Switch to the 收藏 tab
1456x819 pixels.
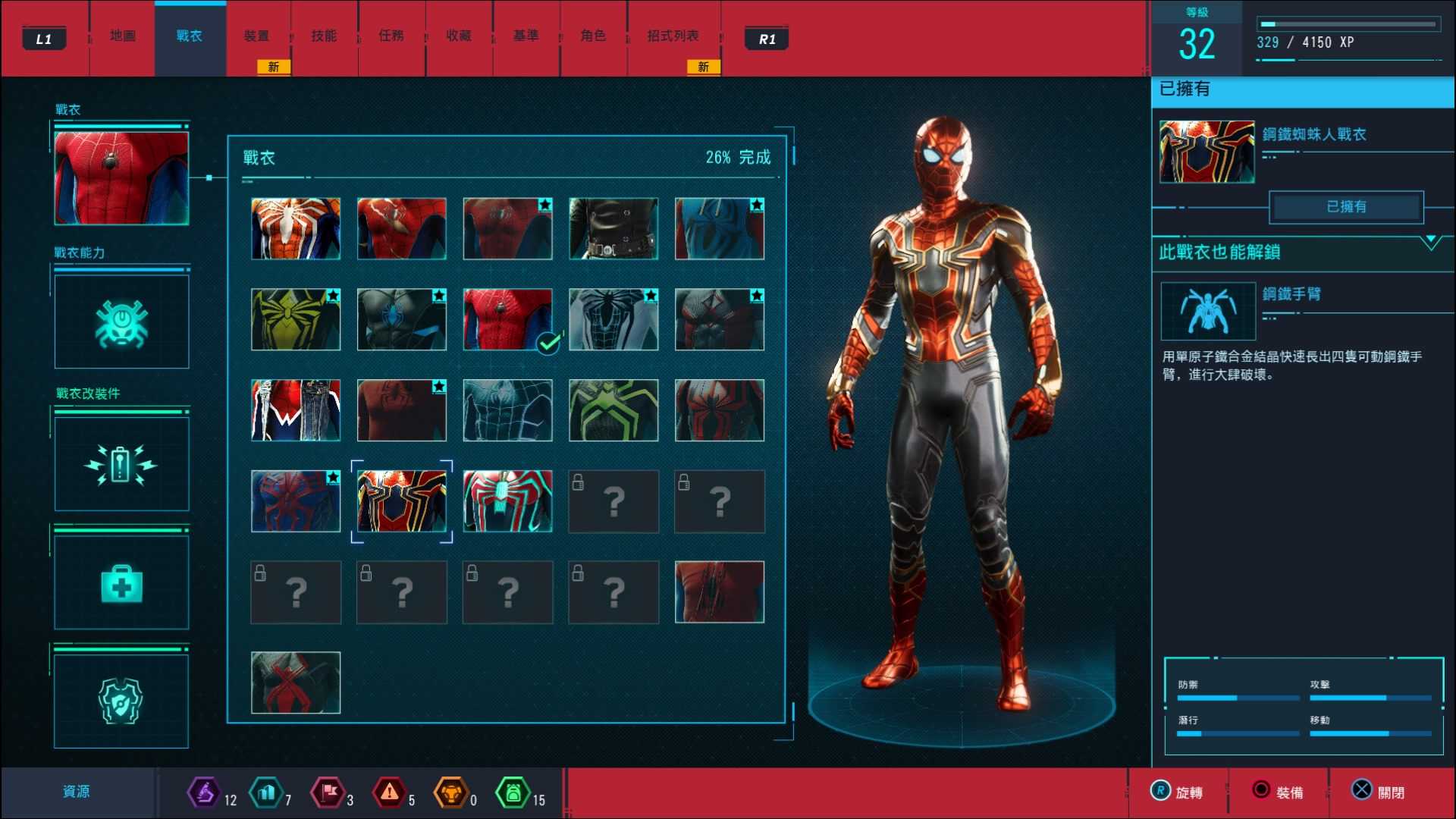(x=459, y=35)
